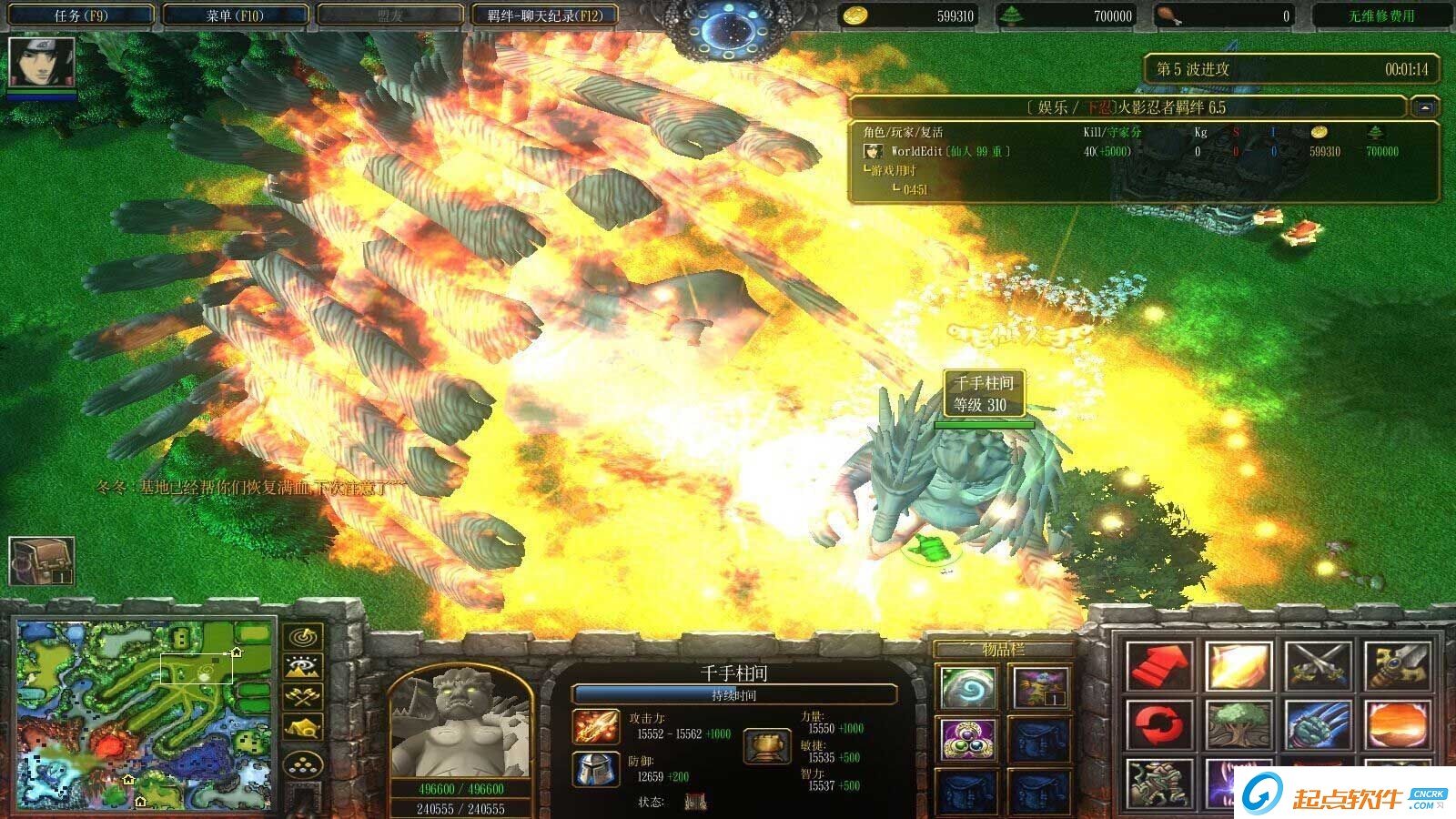Cast the green tree ability
This screenshot has width=1456, height=819.
[1238, 725]
